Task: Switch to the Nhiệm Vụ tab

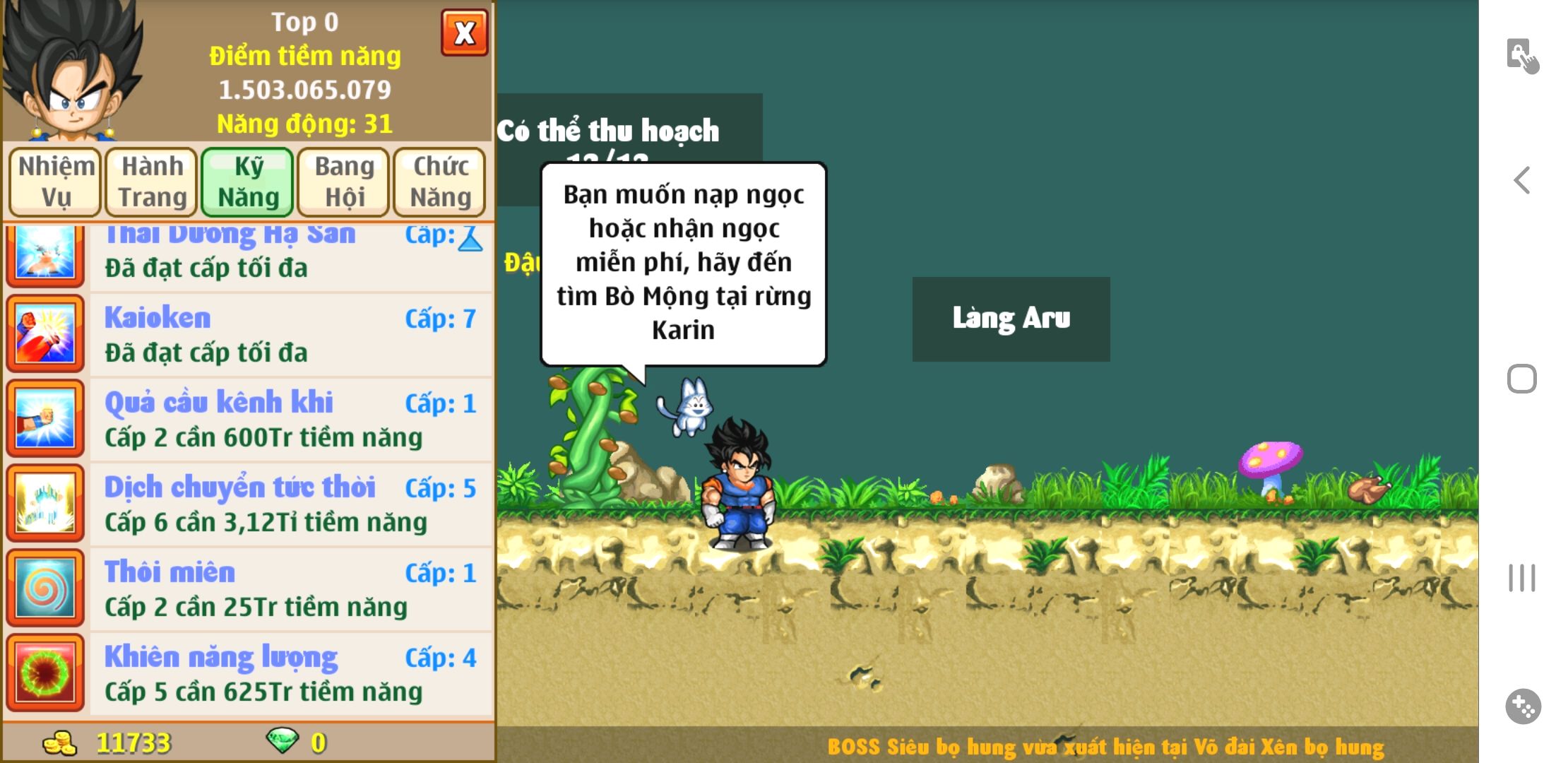Action: (56, 182)
